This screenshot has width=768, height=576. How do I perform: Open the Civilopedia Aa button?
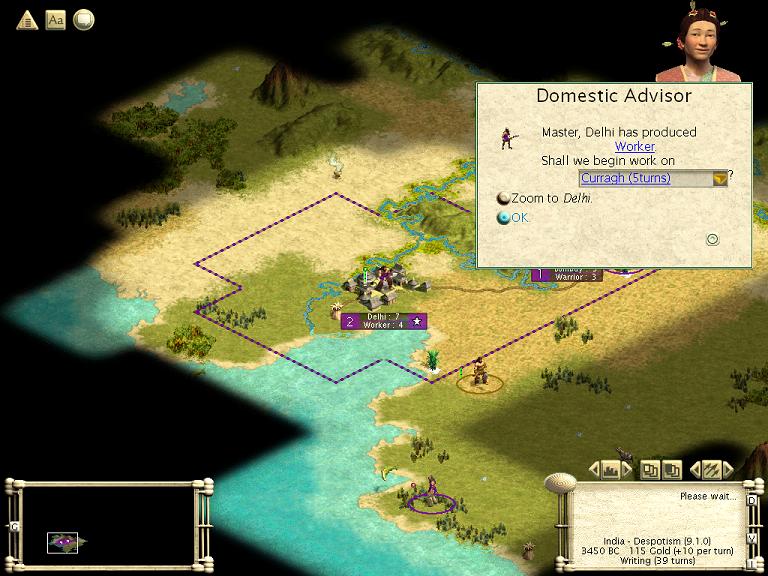(56, 19)
